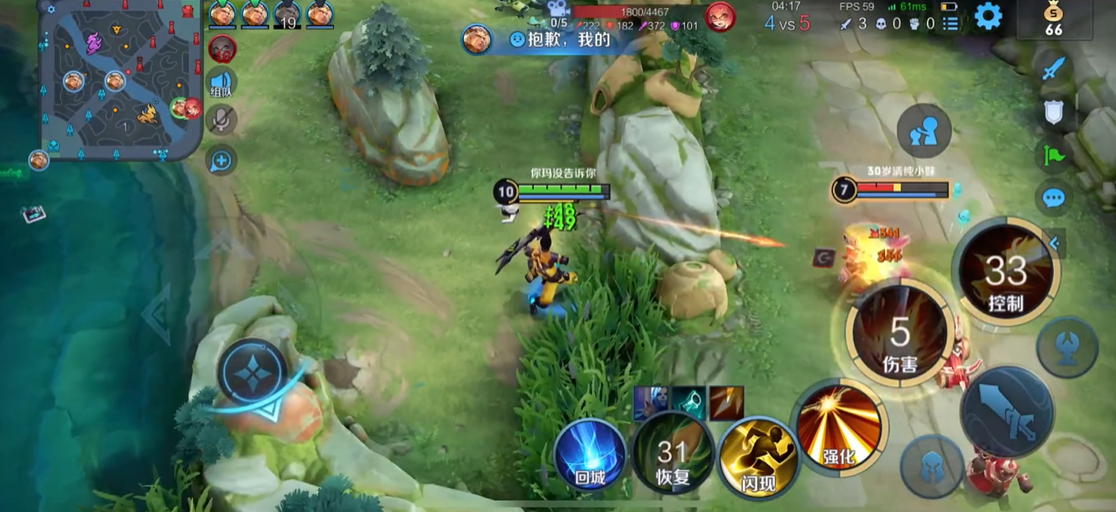The image size is (1116, 512).
Task: Trigger the 伤害 damage skill
Action: (x=900, y=333)
